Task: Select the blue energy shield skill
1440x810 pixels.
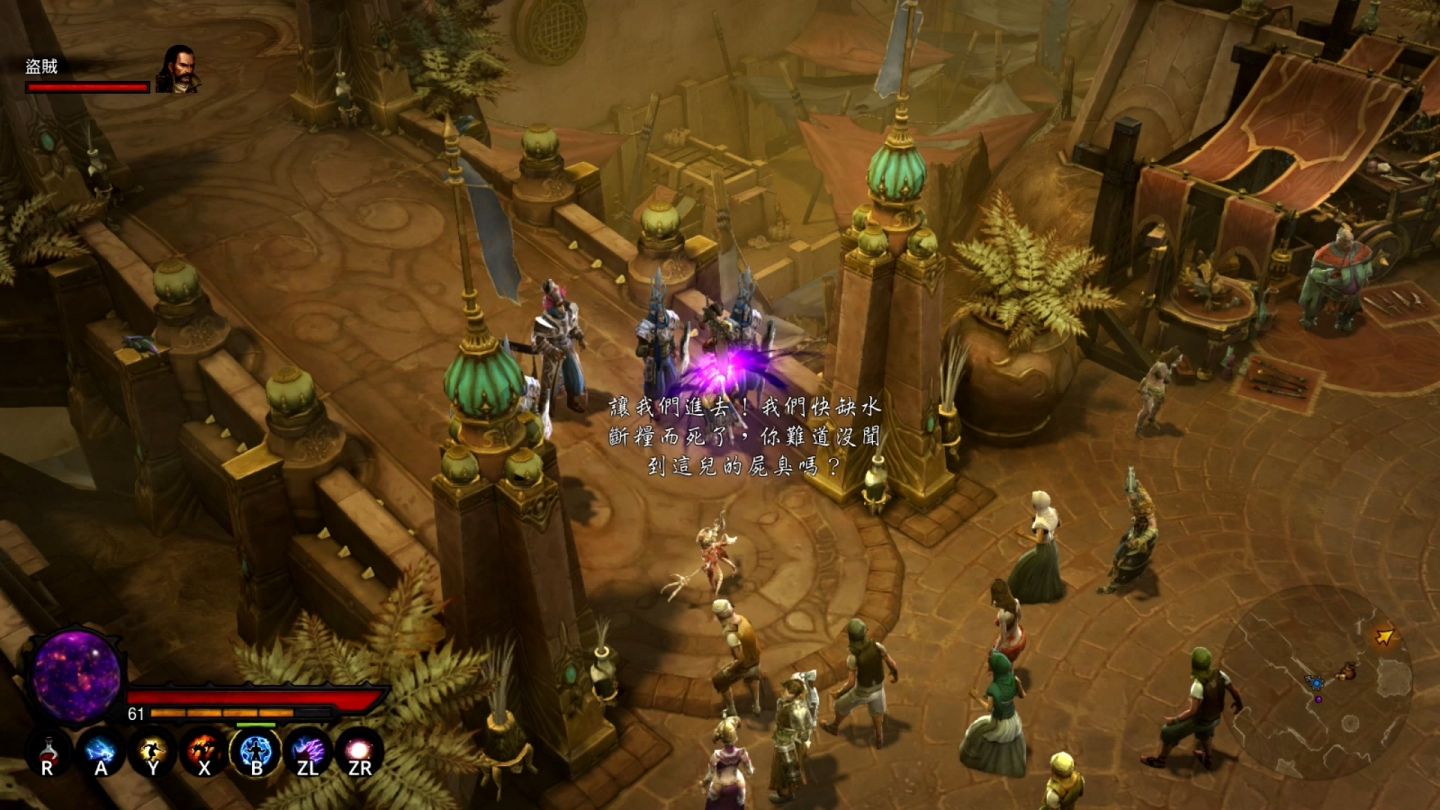Action: [x=255, y=750]
